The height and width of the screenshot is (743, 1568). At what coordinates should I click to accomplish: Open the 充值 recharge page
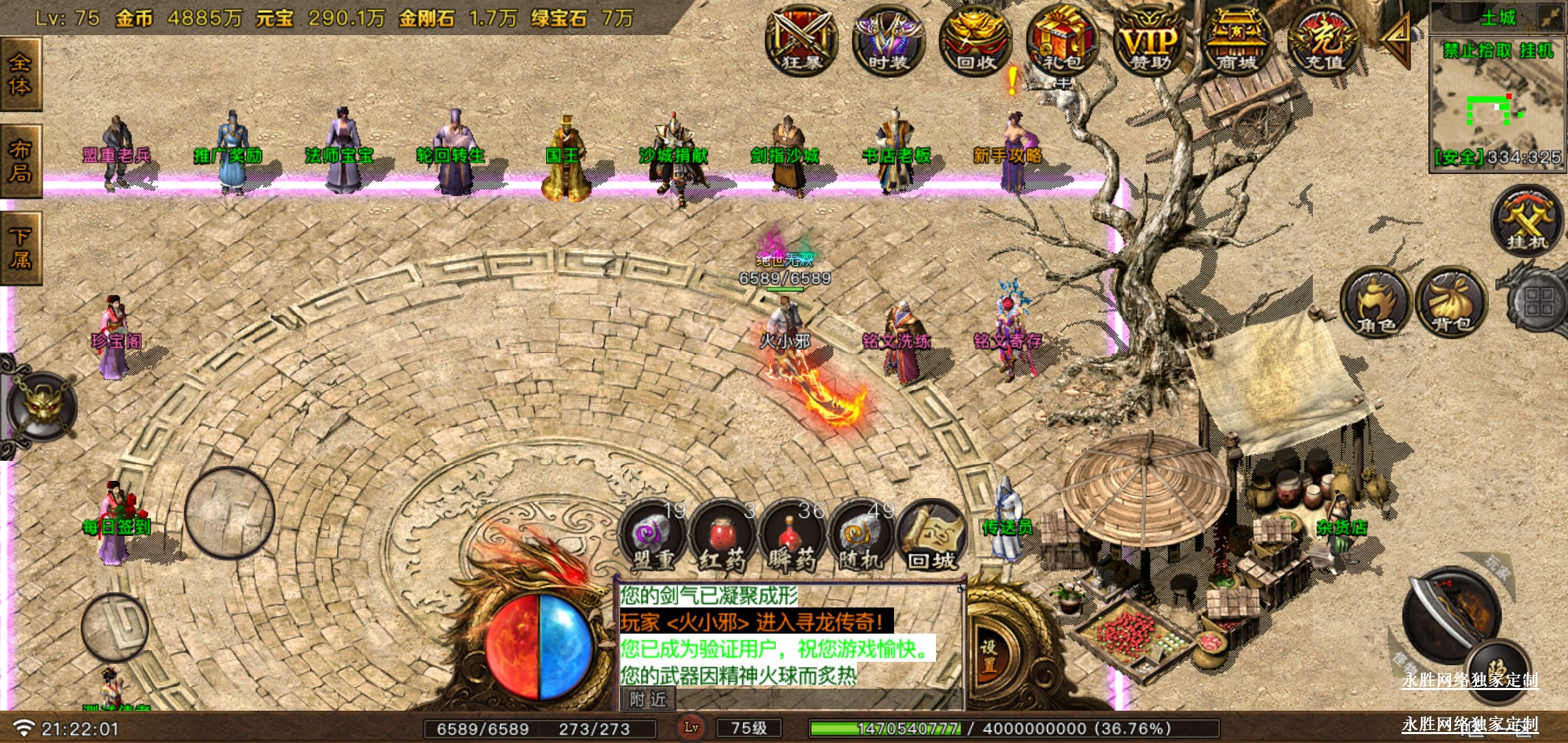1324,41
